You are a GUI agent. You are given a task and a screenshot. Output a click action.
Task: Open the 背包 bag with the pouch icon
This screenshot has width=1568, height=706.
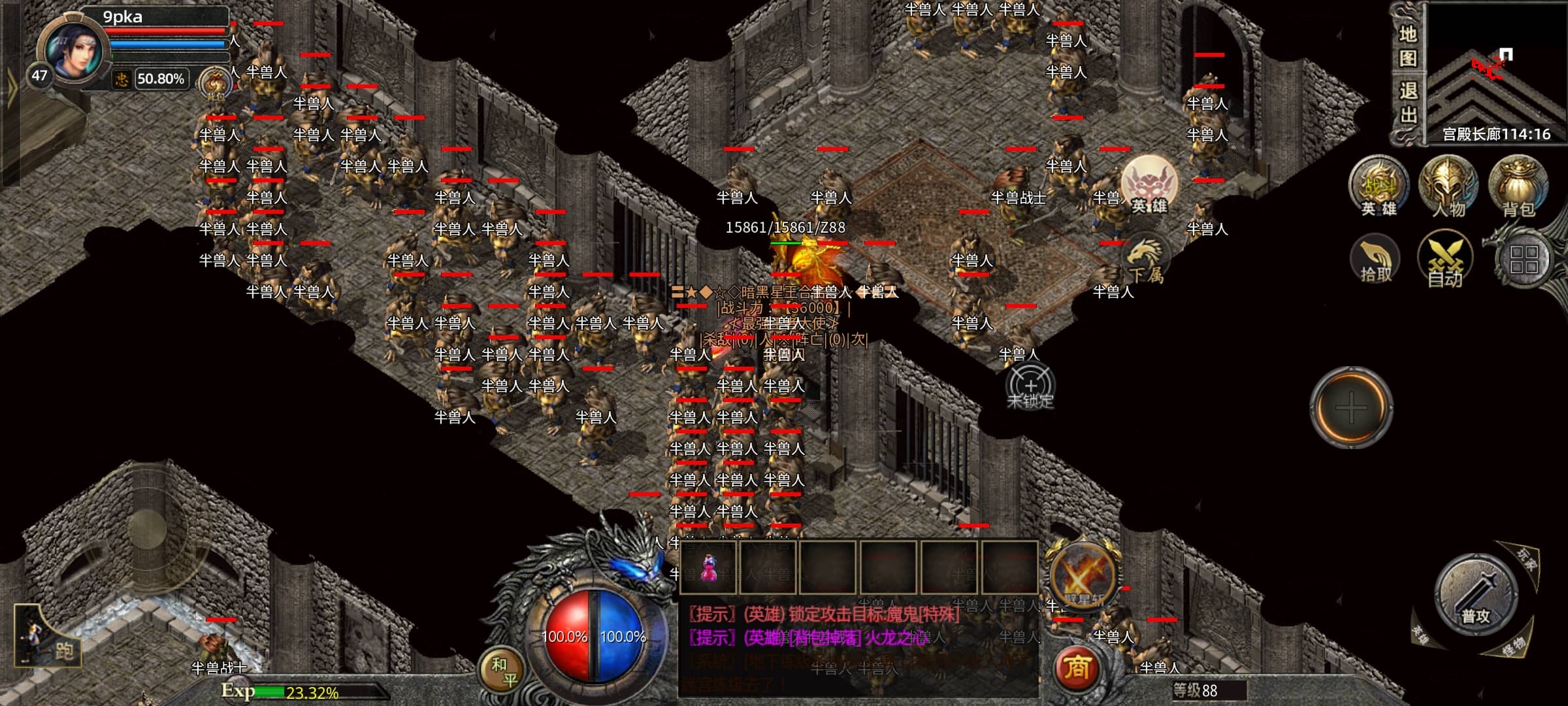click(x=1518, y=186)
